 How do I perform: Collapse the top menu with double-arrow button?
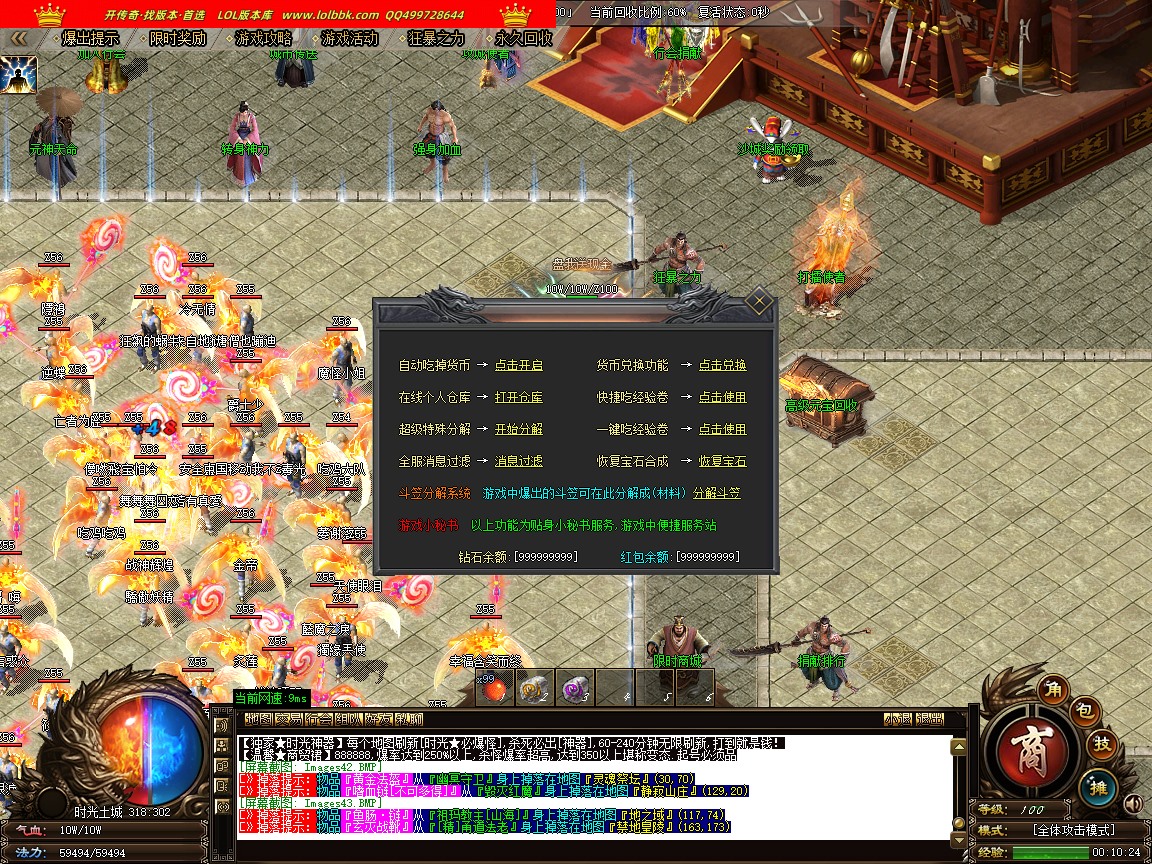pos(18,39)
